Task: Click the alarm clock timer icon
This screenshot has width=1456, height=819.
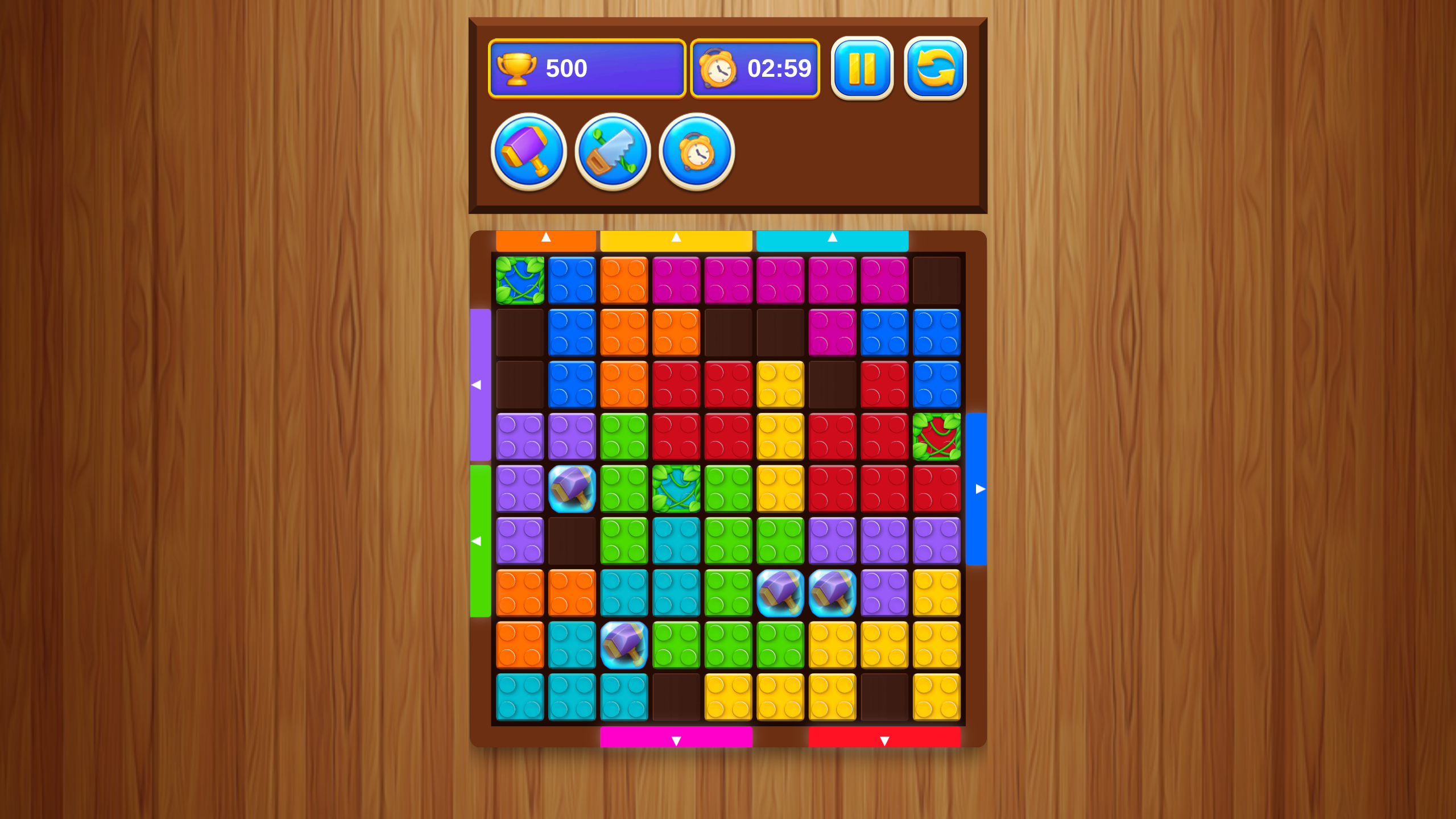Action: click(x=720, y=68)
